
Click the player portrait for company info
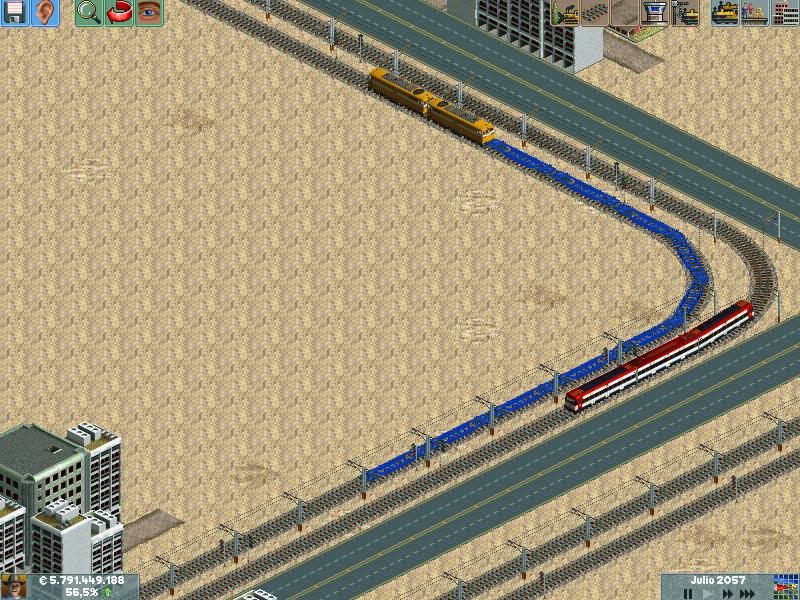tap(14, 586)
